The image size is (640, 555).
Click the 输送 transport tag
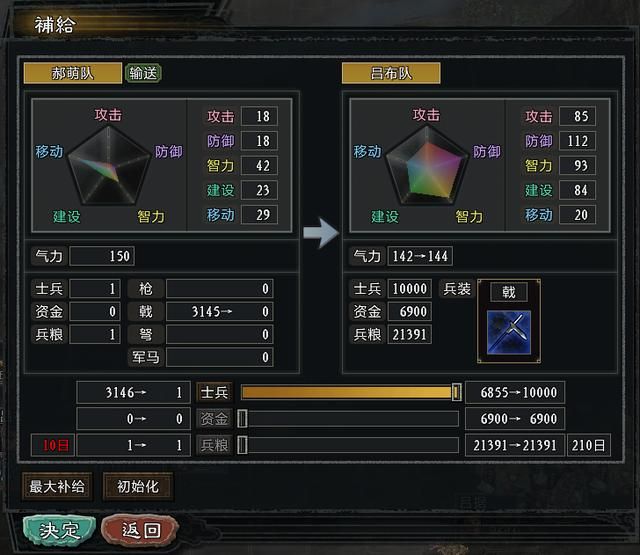tap(143, 73)
